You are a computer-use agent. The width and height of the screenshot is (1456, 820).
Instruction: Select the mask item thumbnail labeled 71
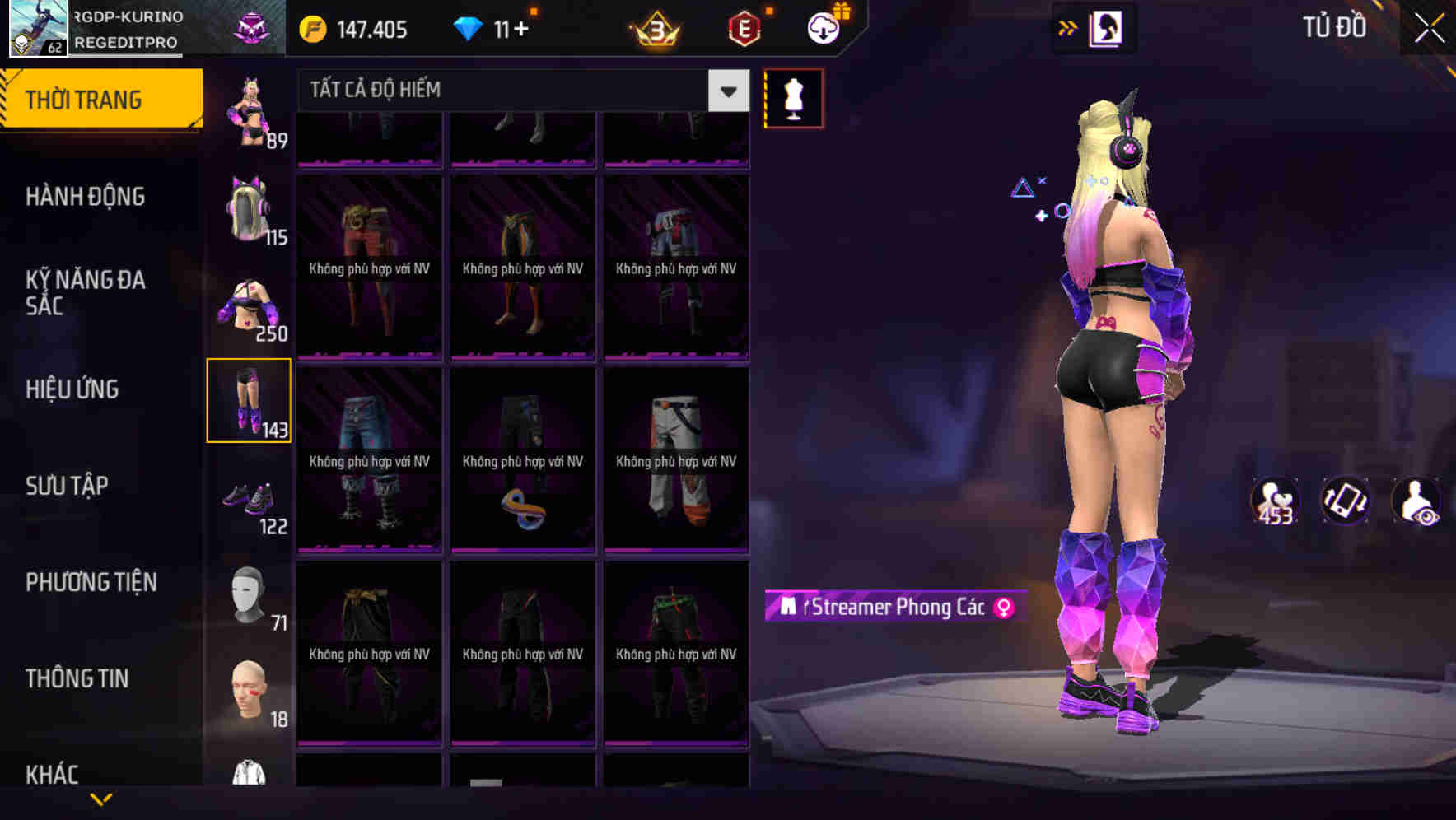[250, 597]
